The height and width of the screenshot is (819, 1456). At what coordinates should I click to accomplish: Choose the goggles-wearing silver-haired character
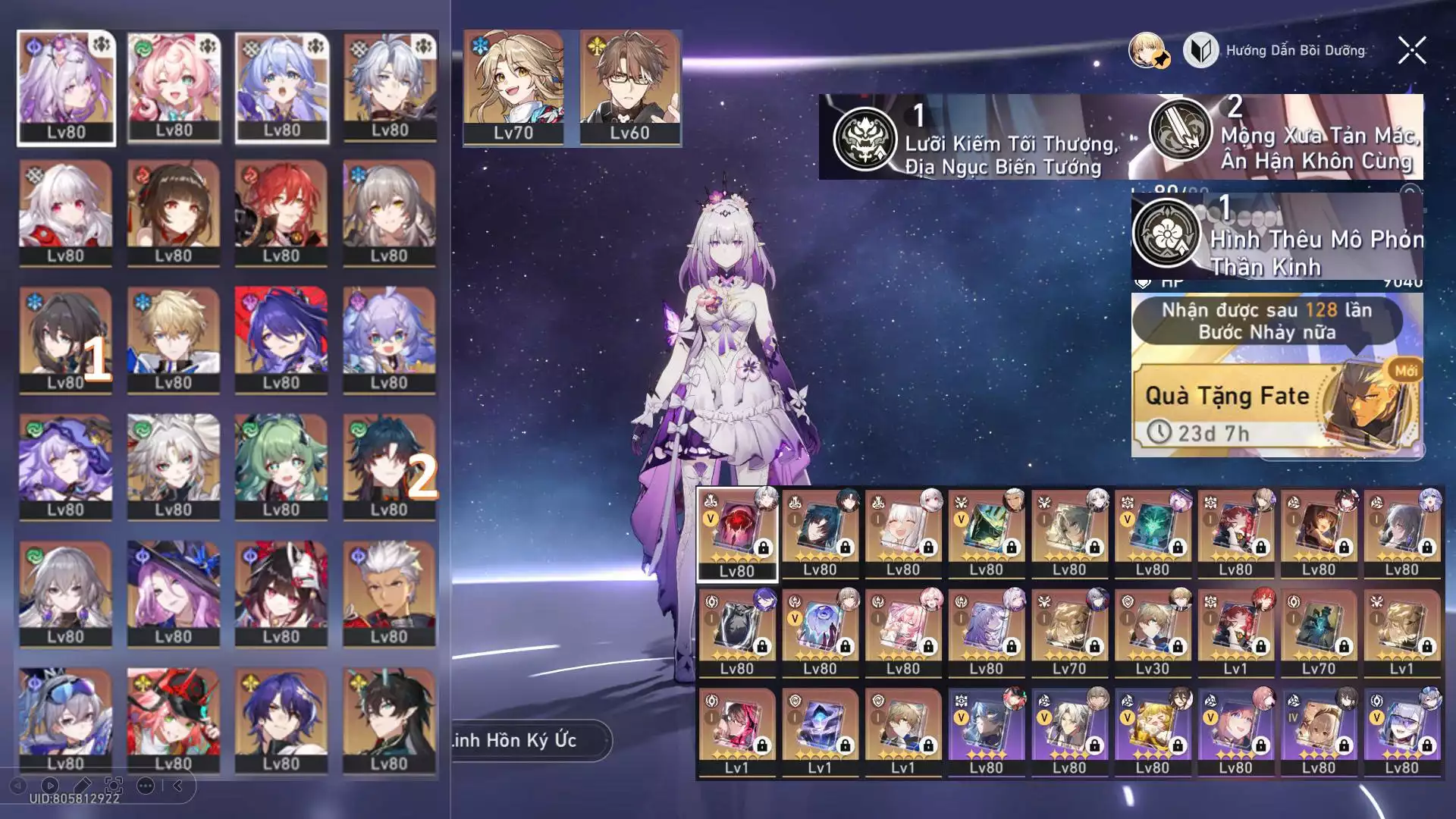click(66, 719)
